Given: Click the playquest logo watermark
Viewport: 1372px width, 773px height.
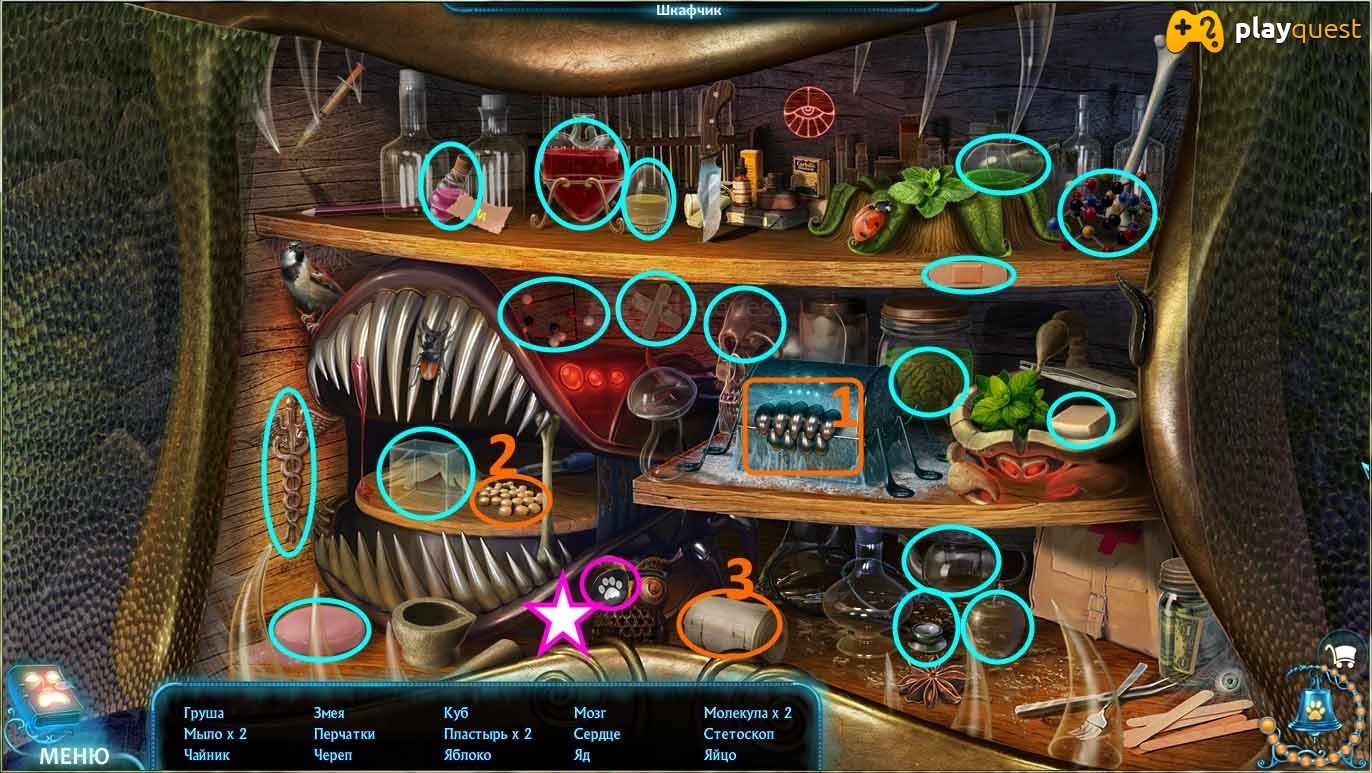Looking at the screenshot, I should coord(1268,30).
